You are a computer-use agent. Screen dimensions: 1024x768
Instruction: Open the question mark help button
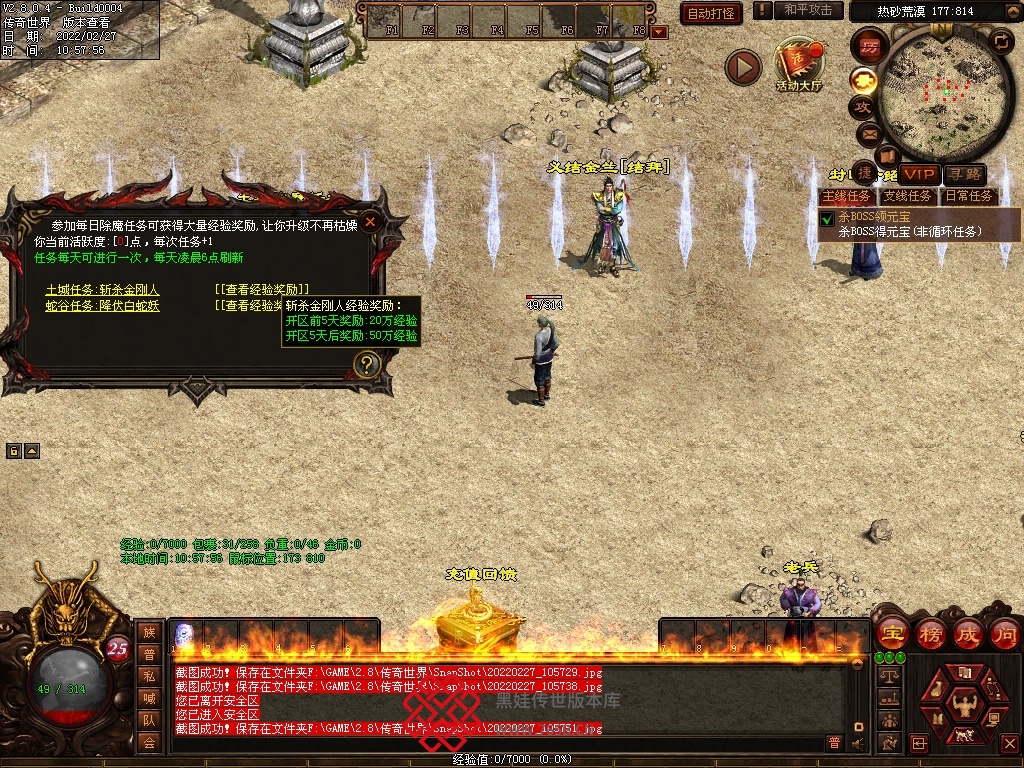coord(367,365)
